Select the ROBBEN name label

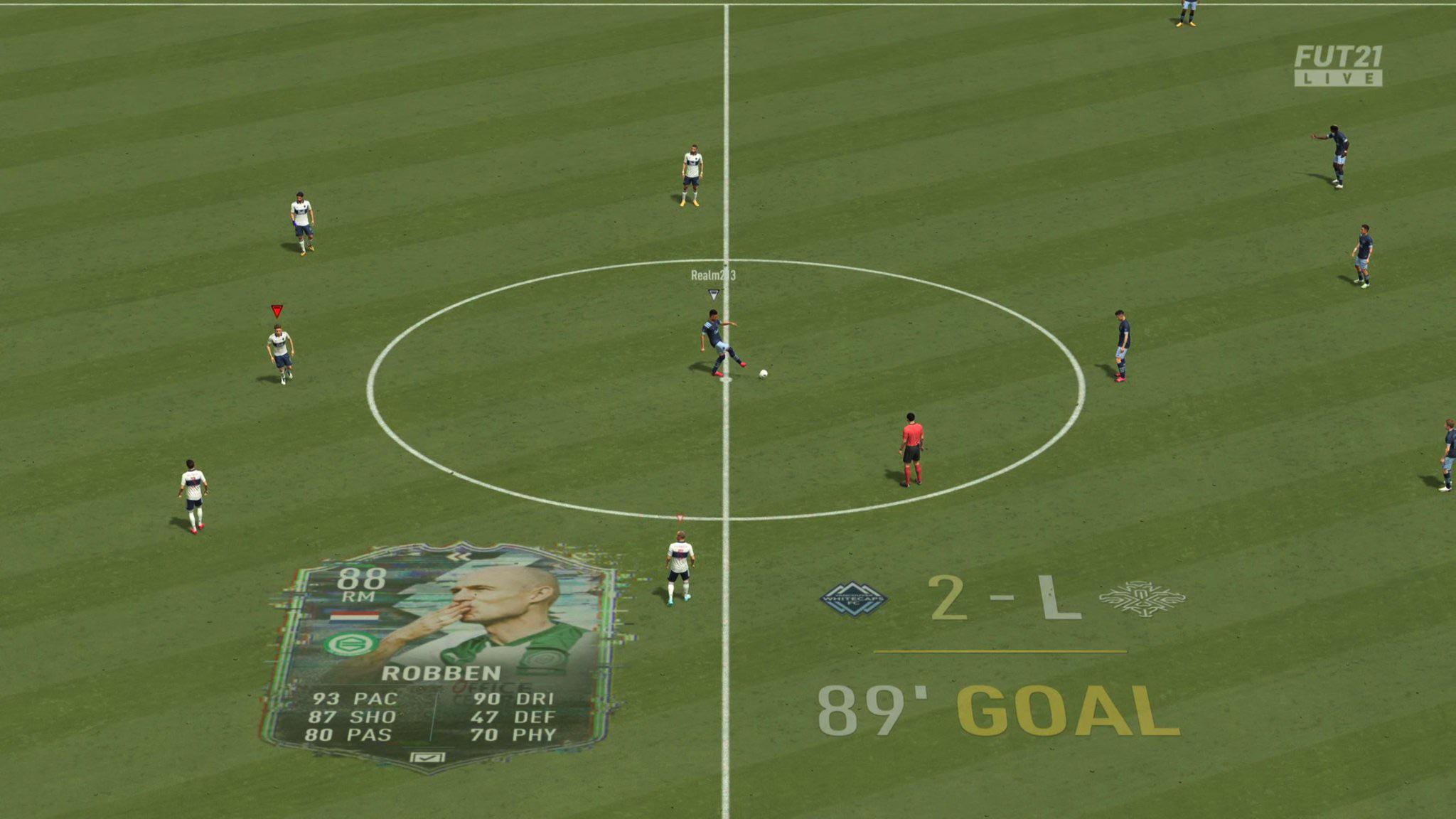(x=443, y=673)
